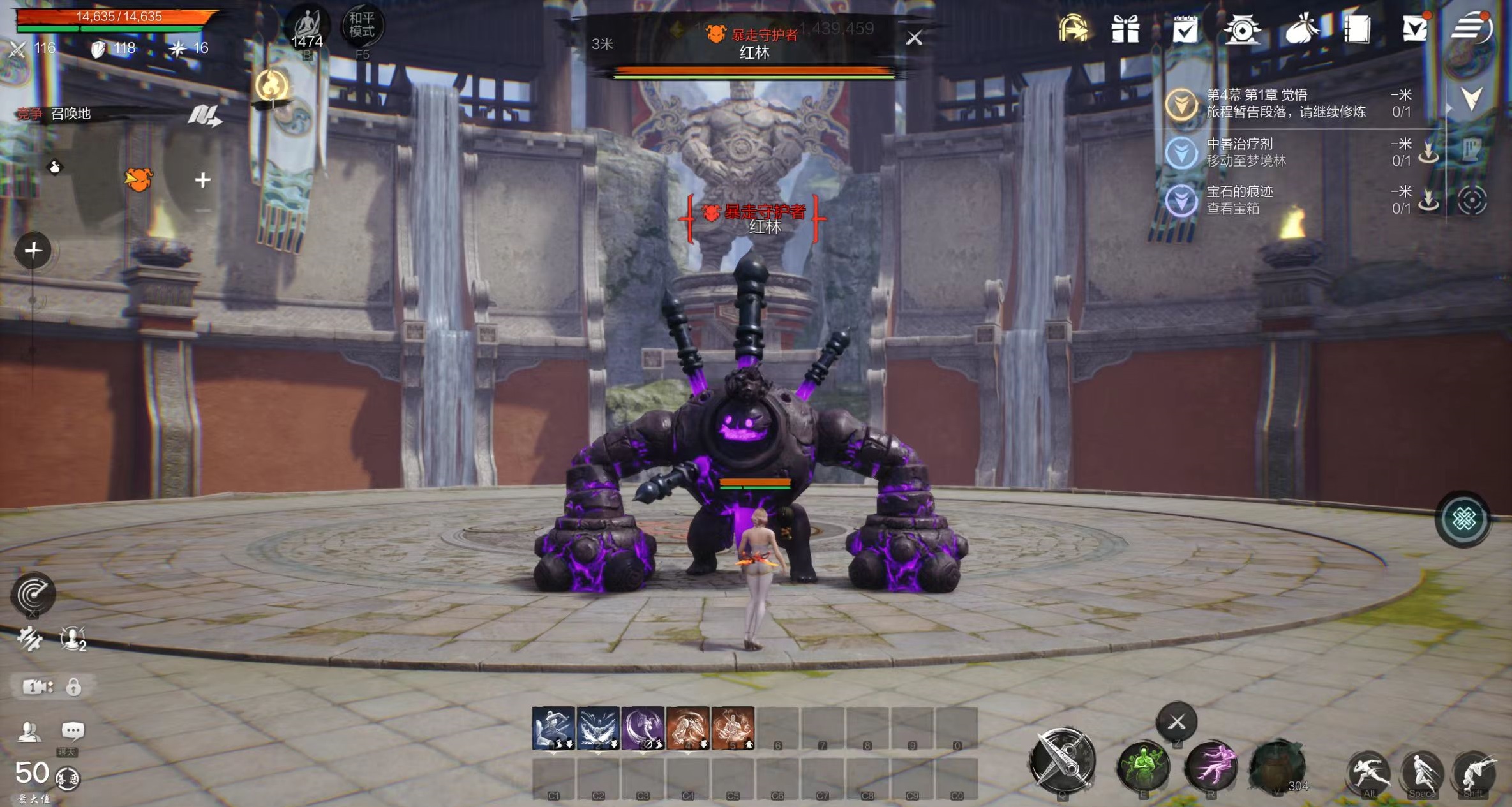This screenshot has width=1512, height=807.
Task: Click the crossed swords button above skills
Action: 1177,722
